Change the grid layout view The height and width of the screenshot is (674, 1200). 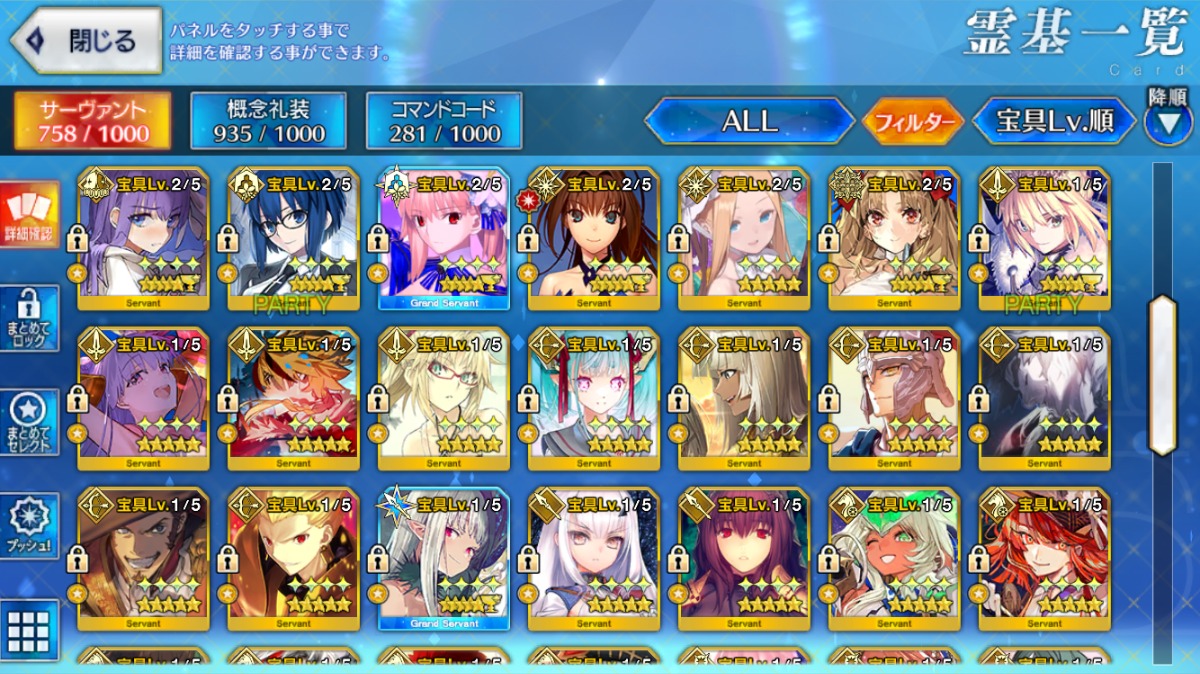click(x=29, y=630)
